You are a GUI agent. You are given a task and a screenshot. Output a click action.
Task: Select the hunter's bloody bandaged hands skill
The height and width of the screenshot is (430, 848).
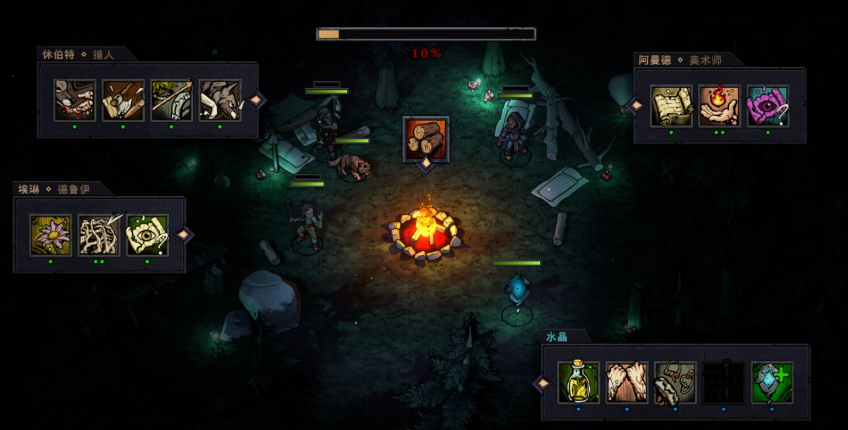[75, 101]
